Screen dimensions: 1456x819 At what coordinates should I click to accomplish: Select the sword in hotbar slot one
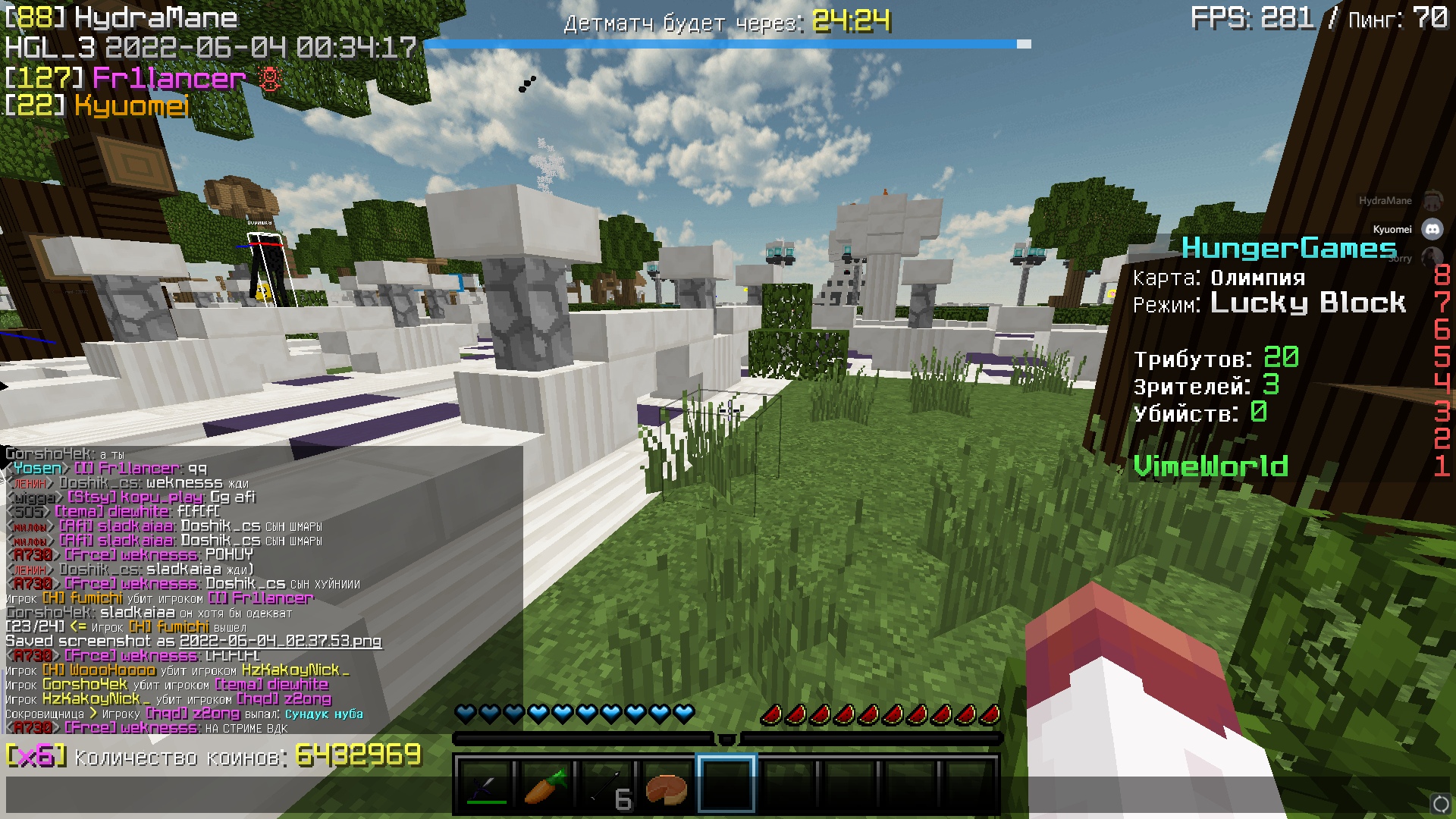coord(483,787)
